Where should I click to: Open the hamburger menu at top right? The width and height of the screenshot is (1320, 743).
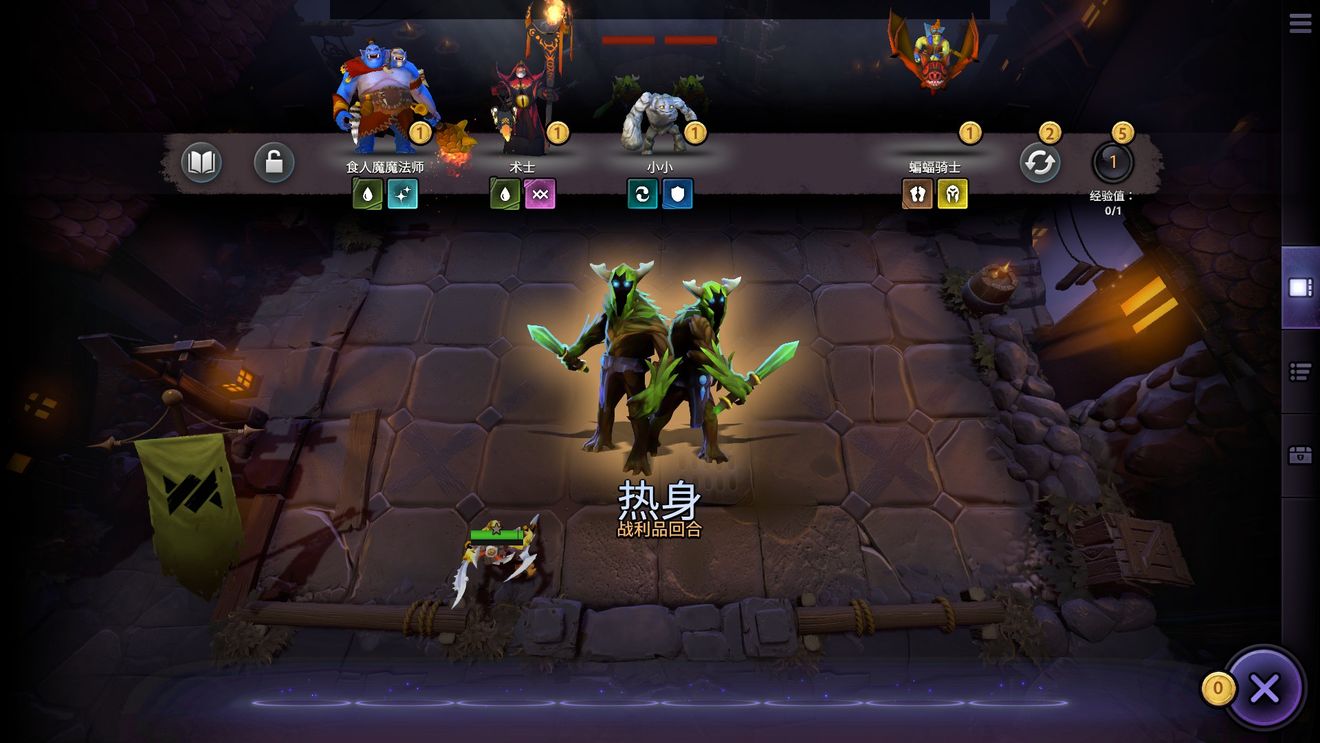coord(1300,22)
